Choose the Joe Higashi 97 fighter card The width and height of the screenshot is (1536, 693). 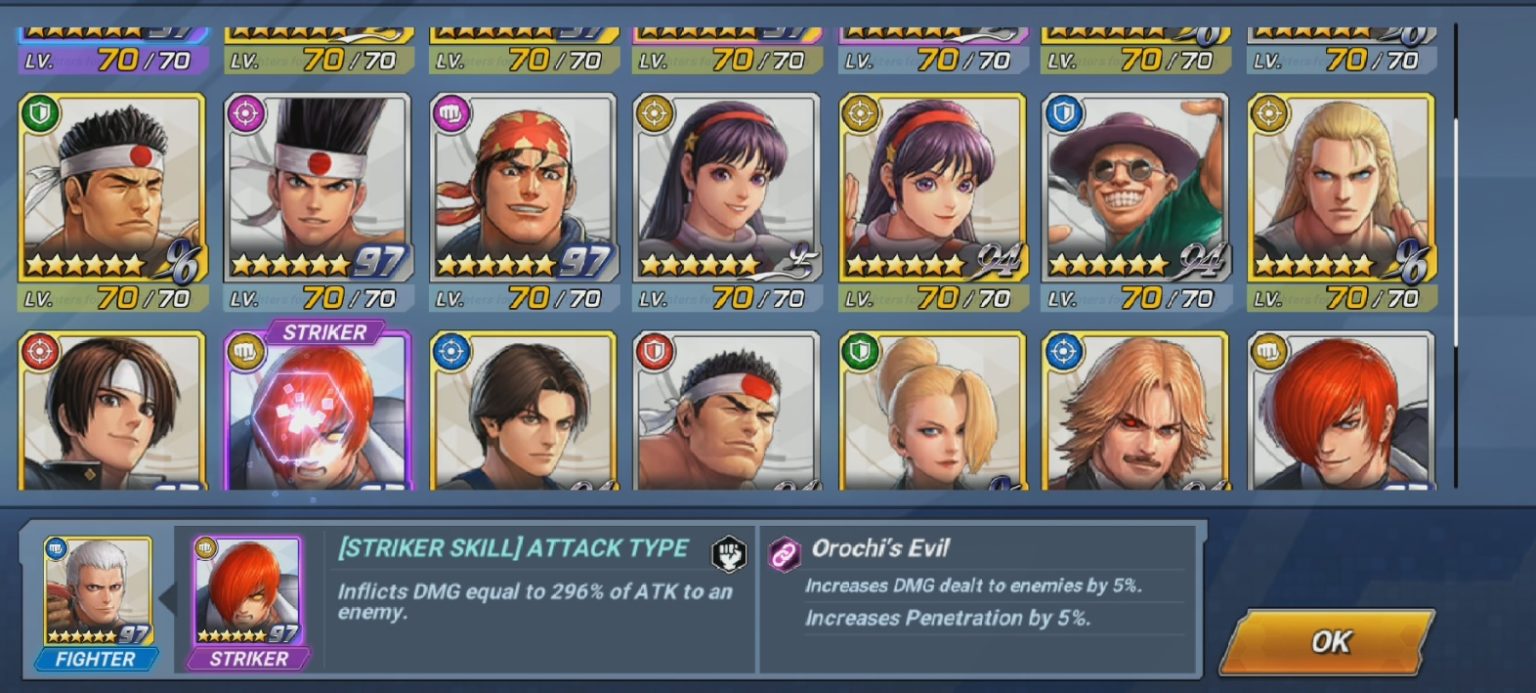click(318, 188)
